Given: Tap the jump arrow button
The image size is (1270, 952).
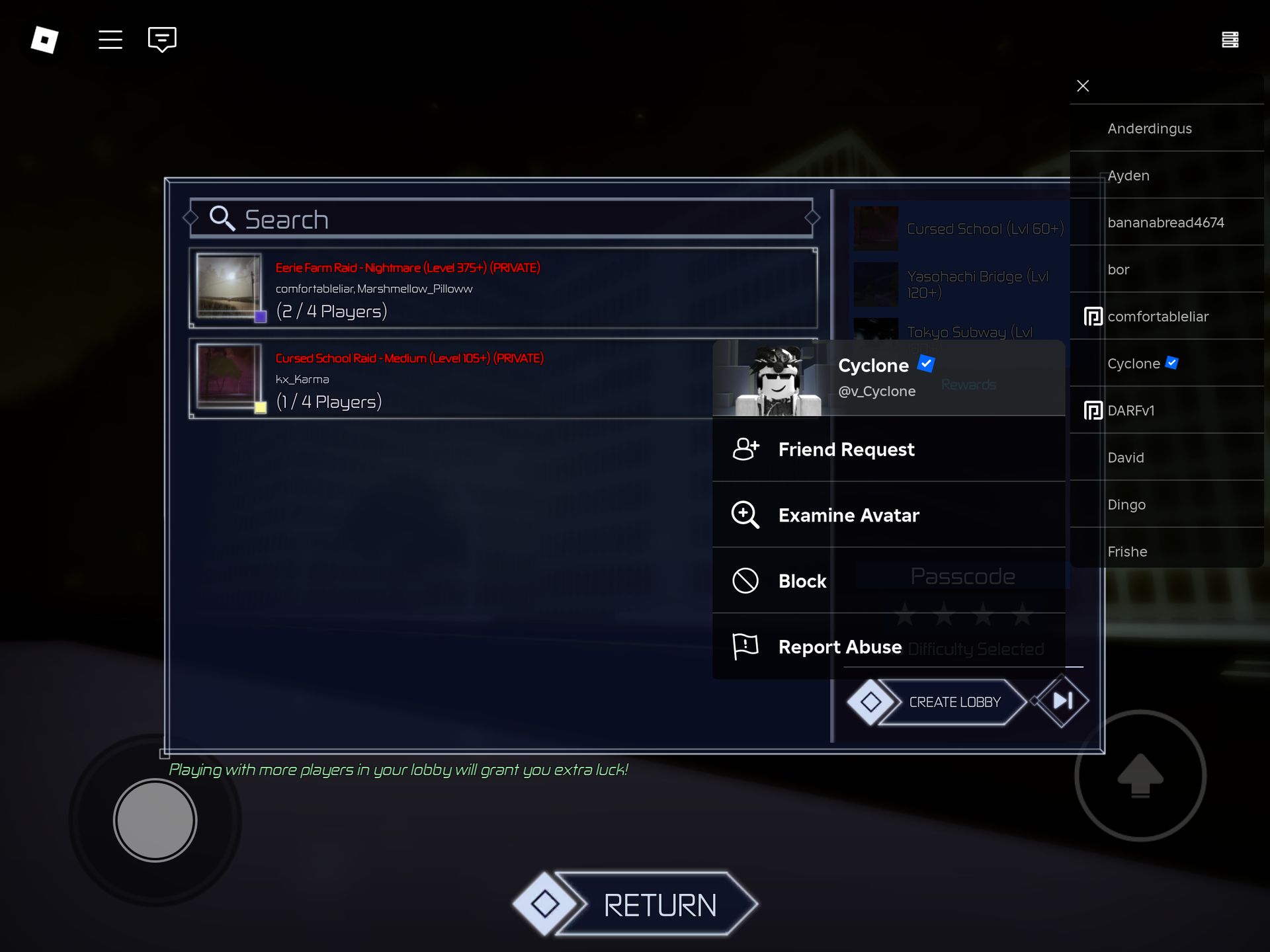Looking at the screenshot, I should [x=1140, y=775].
